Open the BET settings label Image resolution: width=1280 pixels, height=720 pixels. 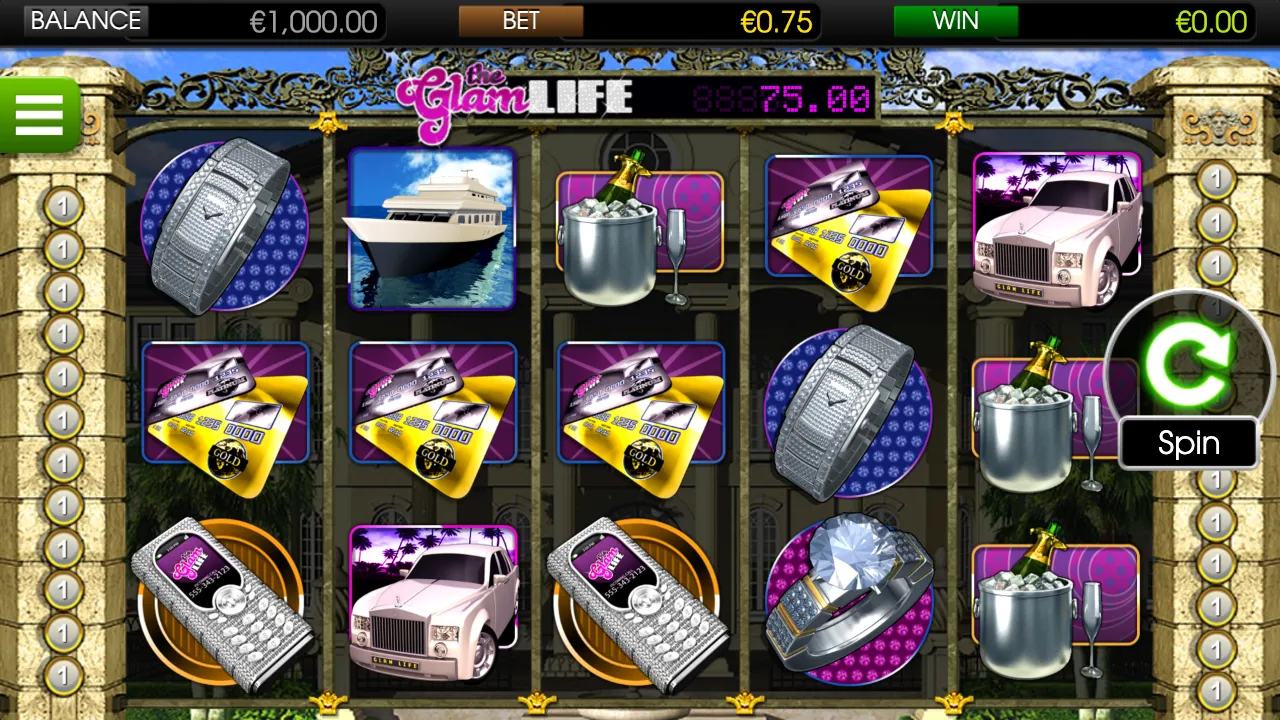tap(521, 21)
